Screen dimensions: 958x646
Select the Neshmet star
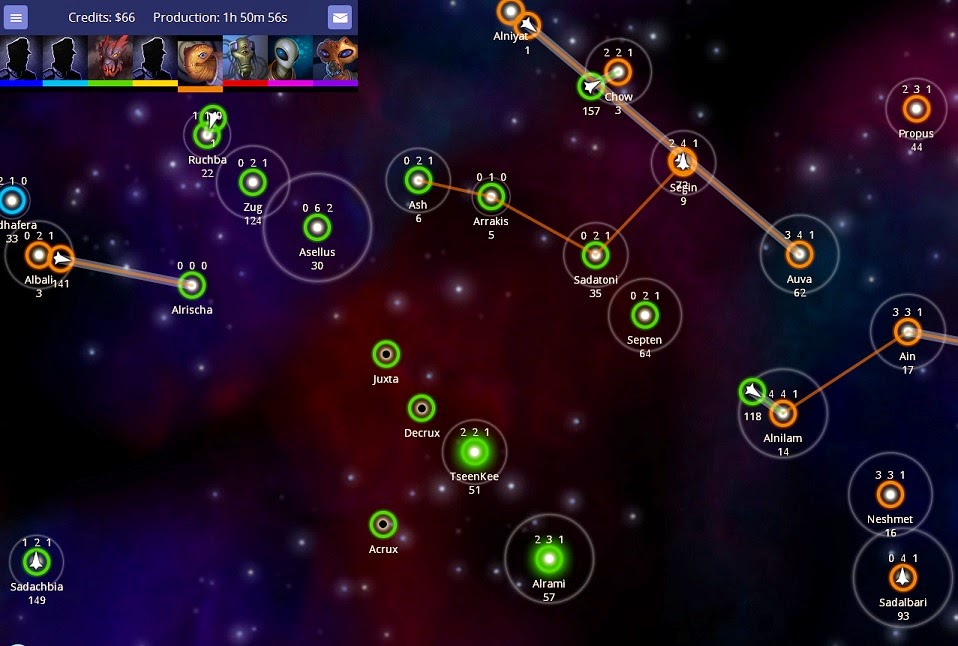[889, 494]
